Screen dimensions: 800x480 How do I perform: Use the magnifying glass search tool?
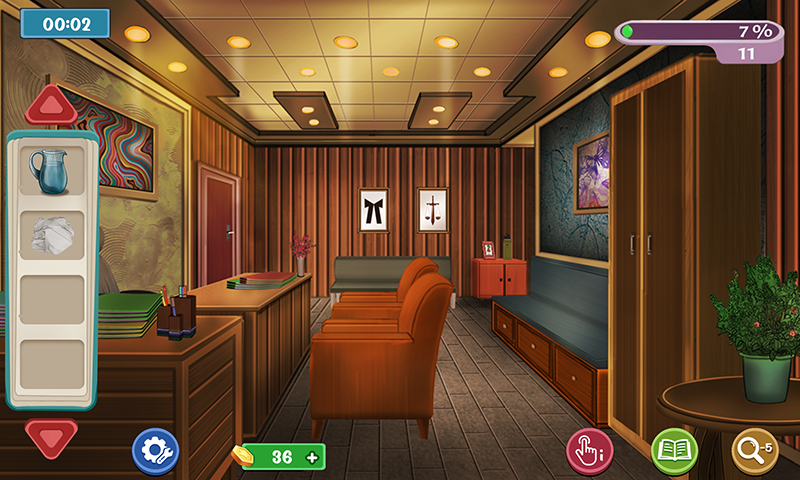755,451
